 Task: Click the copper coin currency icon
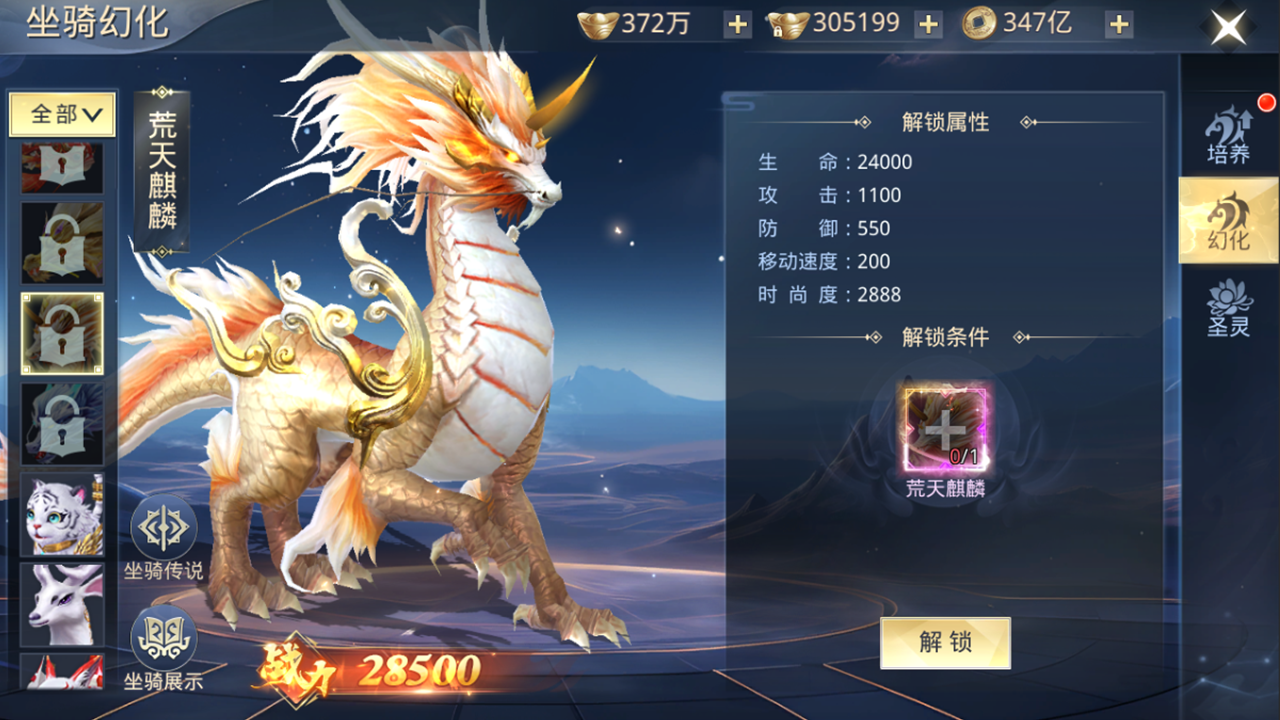979,22
